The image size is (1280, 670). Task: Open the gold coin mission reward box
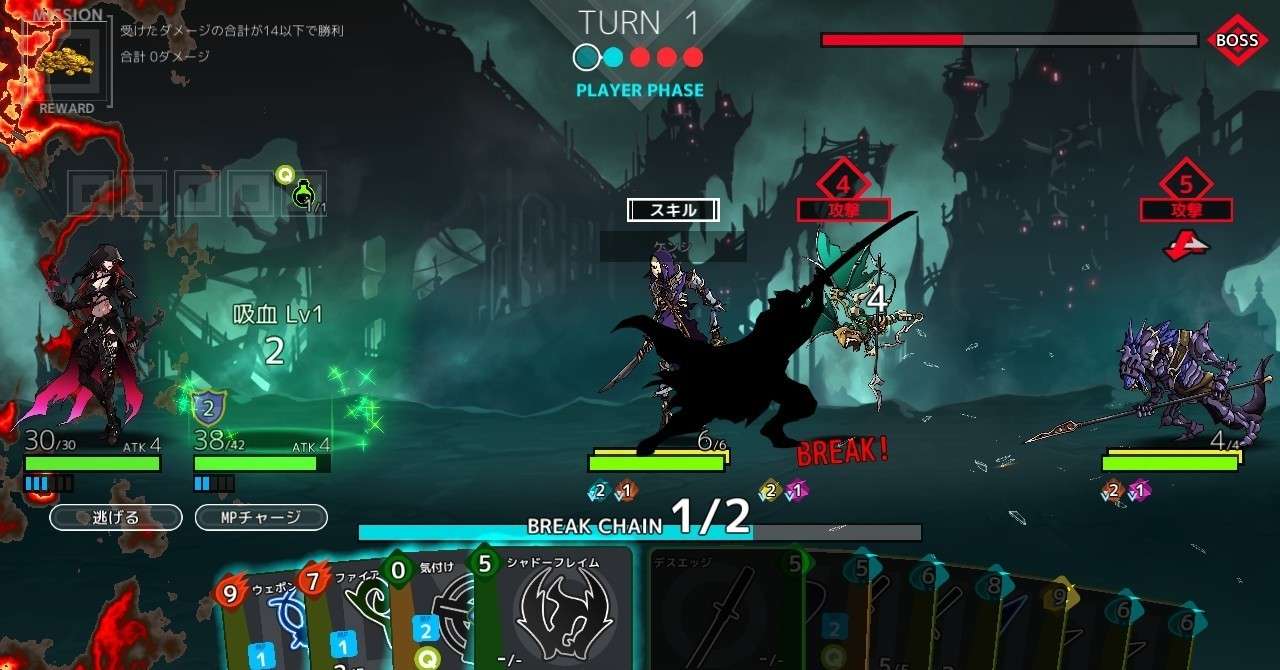tap(67, 62)
